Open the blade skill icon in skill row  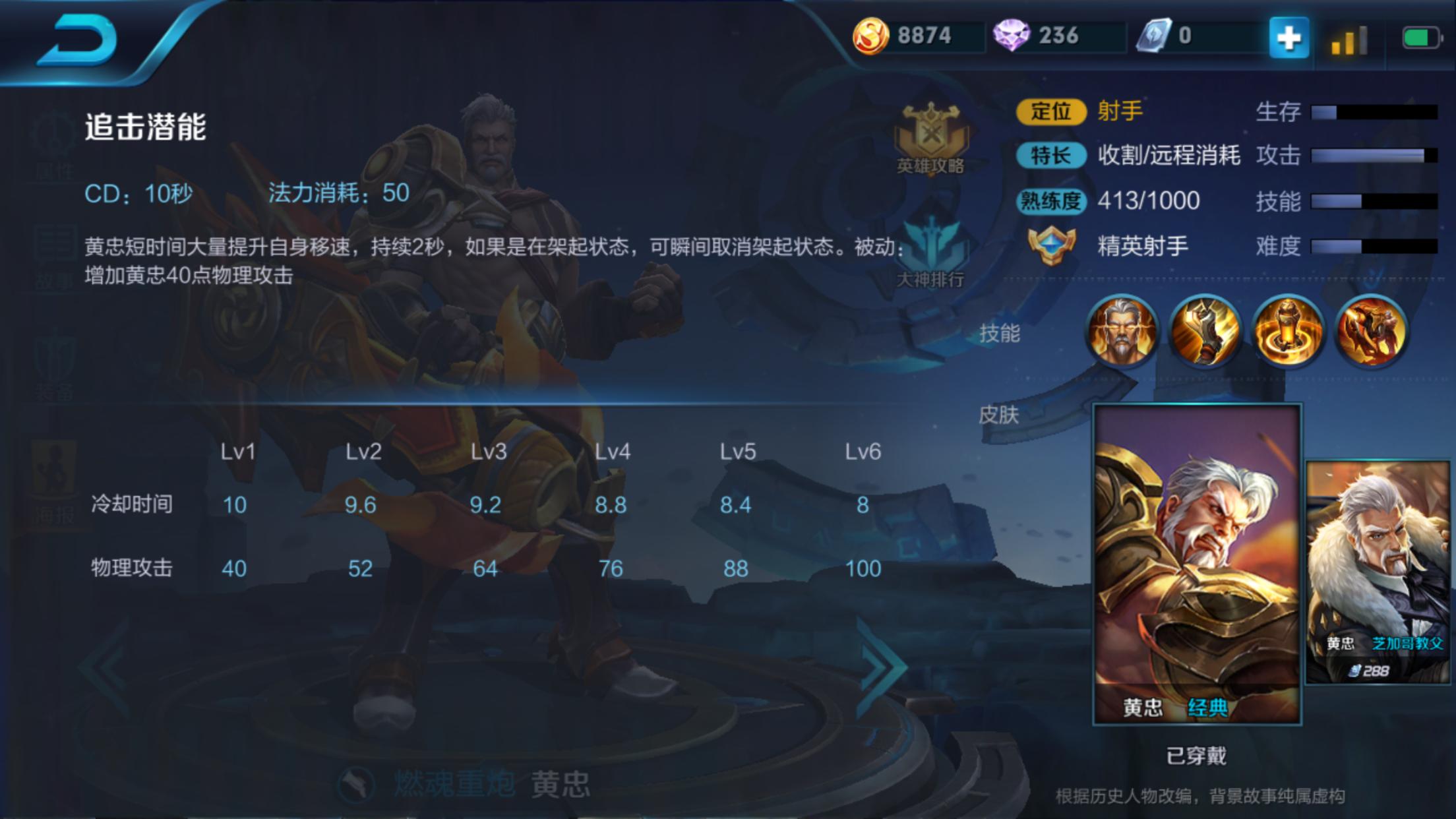pos(1205,330)
